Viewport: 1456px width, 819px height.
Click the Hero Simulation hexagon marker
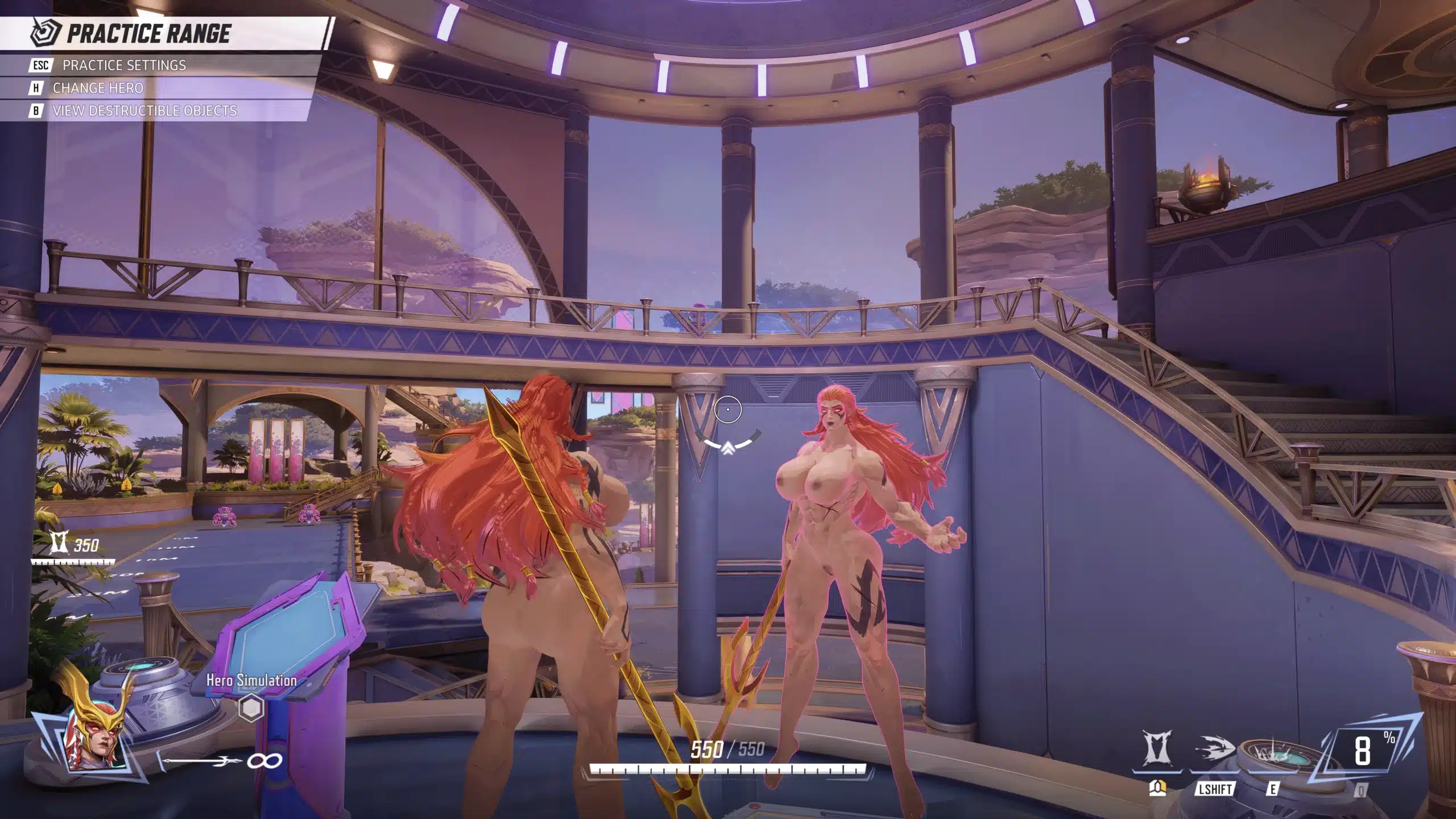(251, 708)
